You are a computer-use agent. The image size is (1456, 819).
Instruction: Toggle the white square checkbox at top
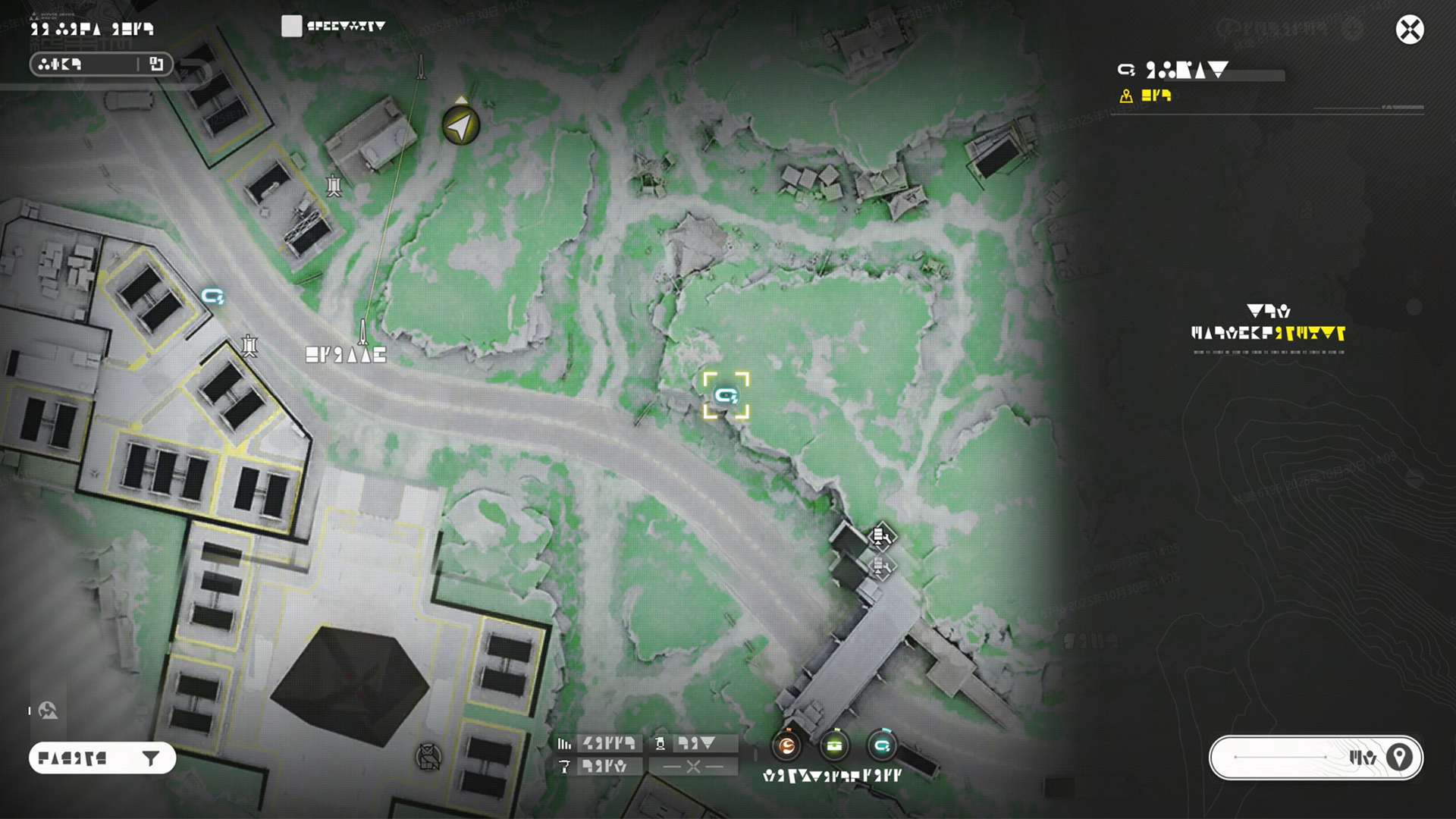pos(291,27)
